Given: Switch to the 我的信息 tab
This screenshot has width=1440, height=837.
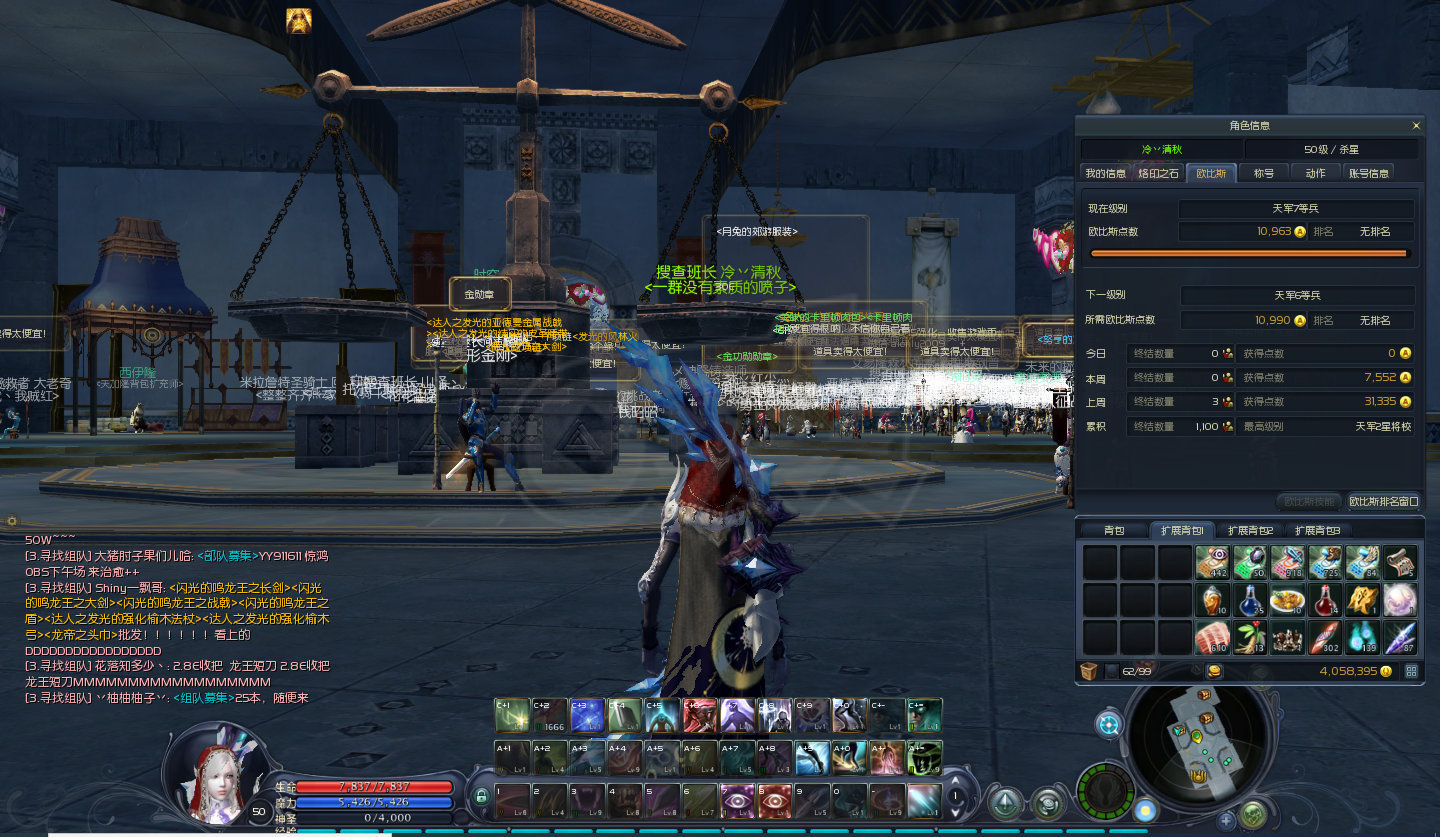Looking at the screenshot, I should 1105,173.
